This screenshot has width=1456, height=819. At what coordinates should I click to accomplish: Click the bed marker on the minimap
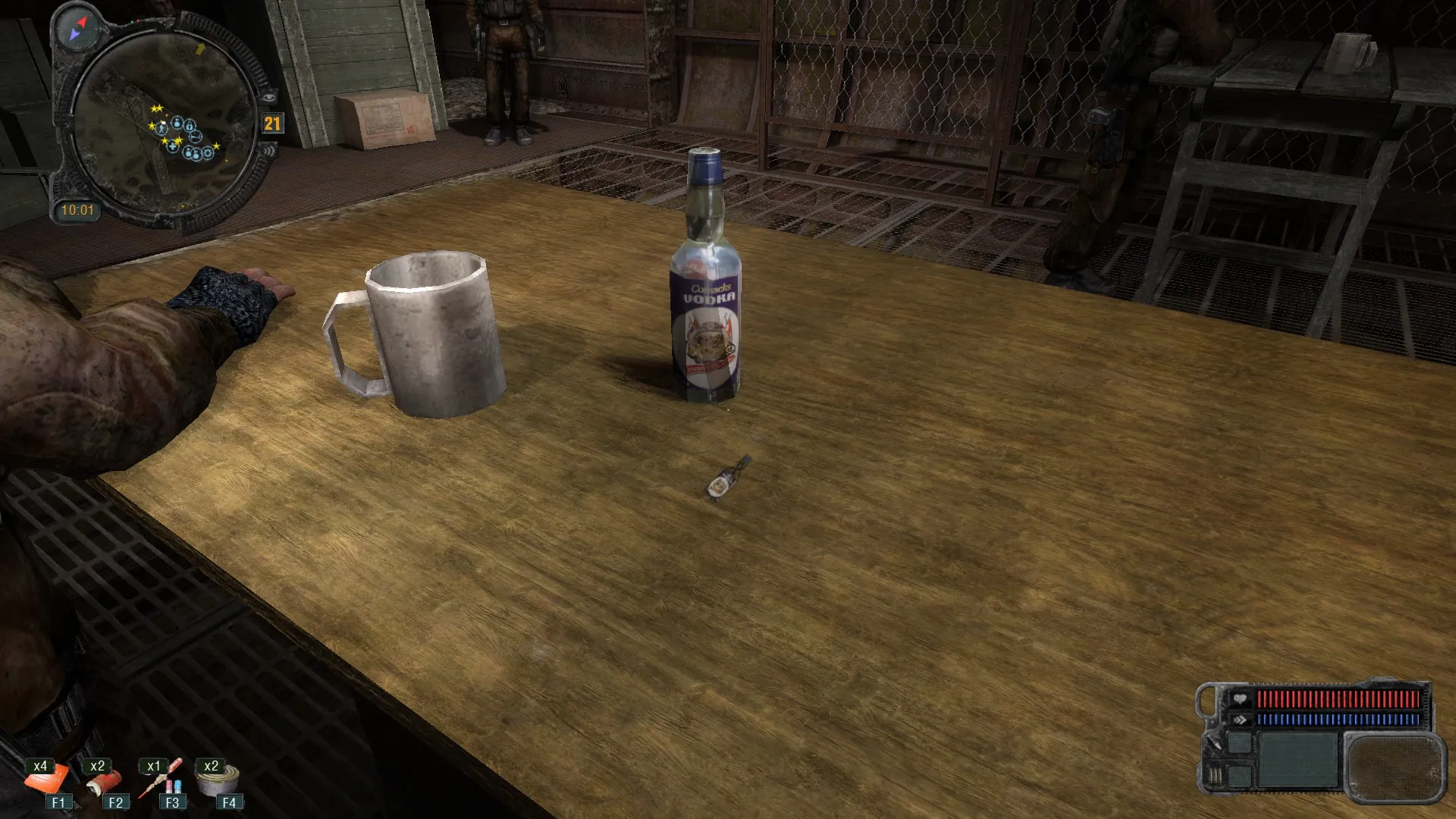coord(196,136)
